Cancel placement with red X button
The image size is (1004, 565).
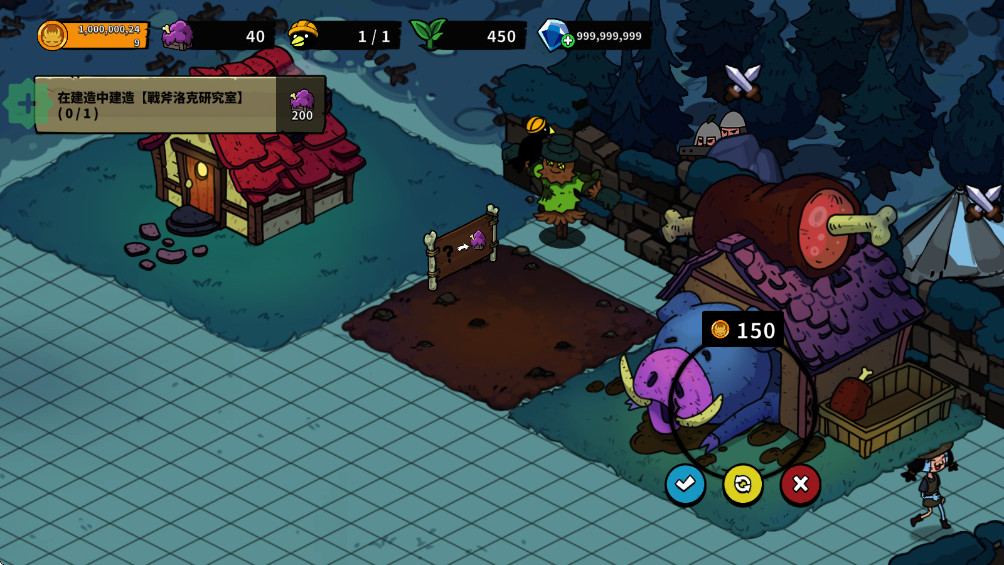point(800,484)
